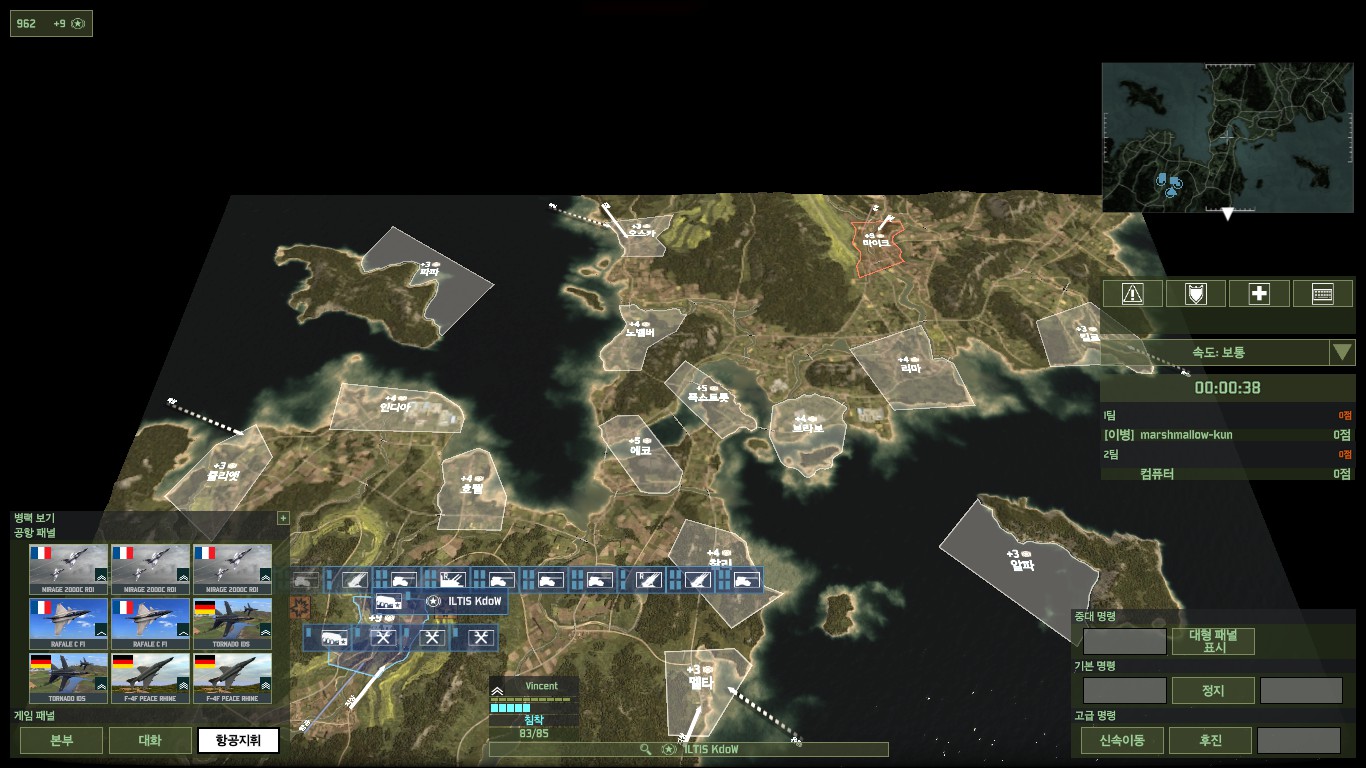Click the ILTIS KdoW search bar
The height and width of the screenshot is (768, 1366).
[x=688, y=749]
